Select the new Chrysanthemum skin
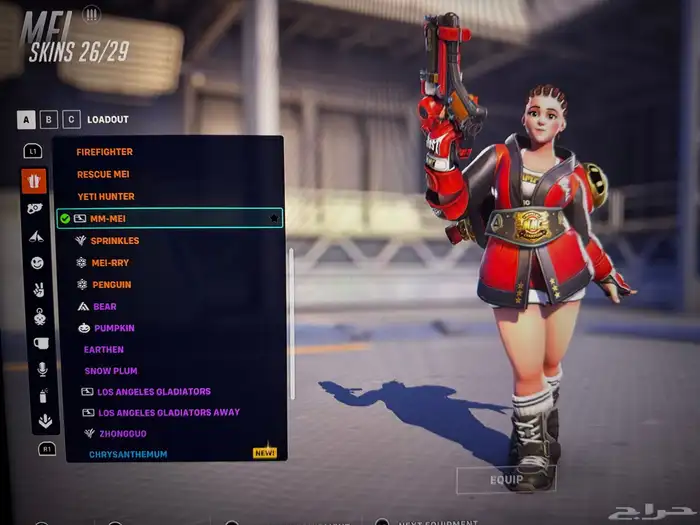 (x=128, y=454)
